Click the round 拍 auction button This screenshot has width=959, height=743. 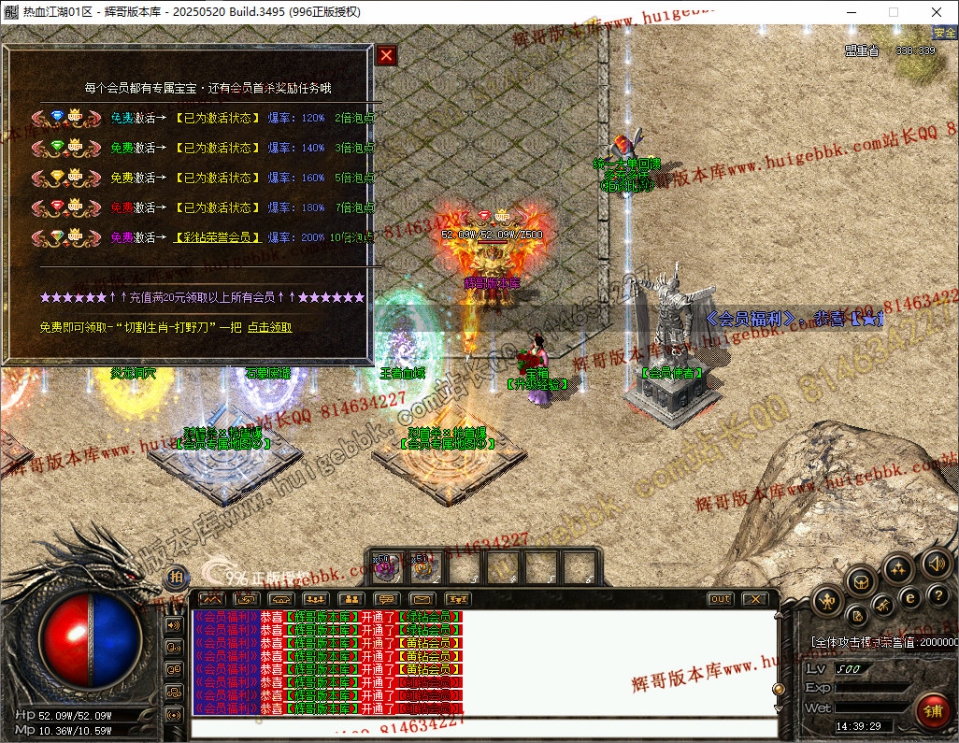click(x=176, y=577)
